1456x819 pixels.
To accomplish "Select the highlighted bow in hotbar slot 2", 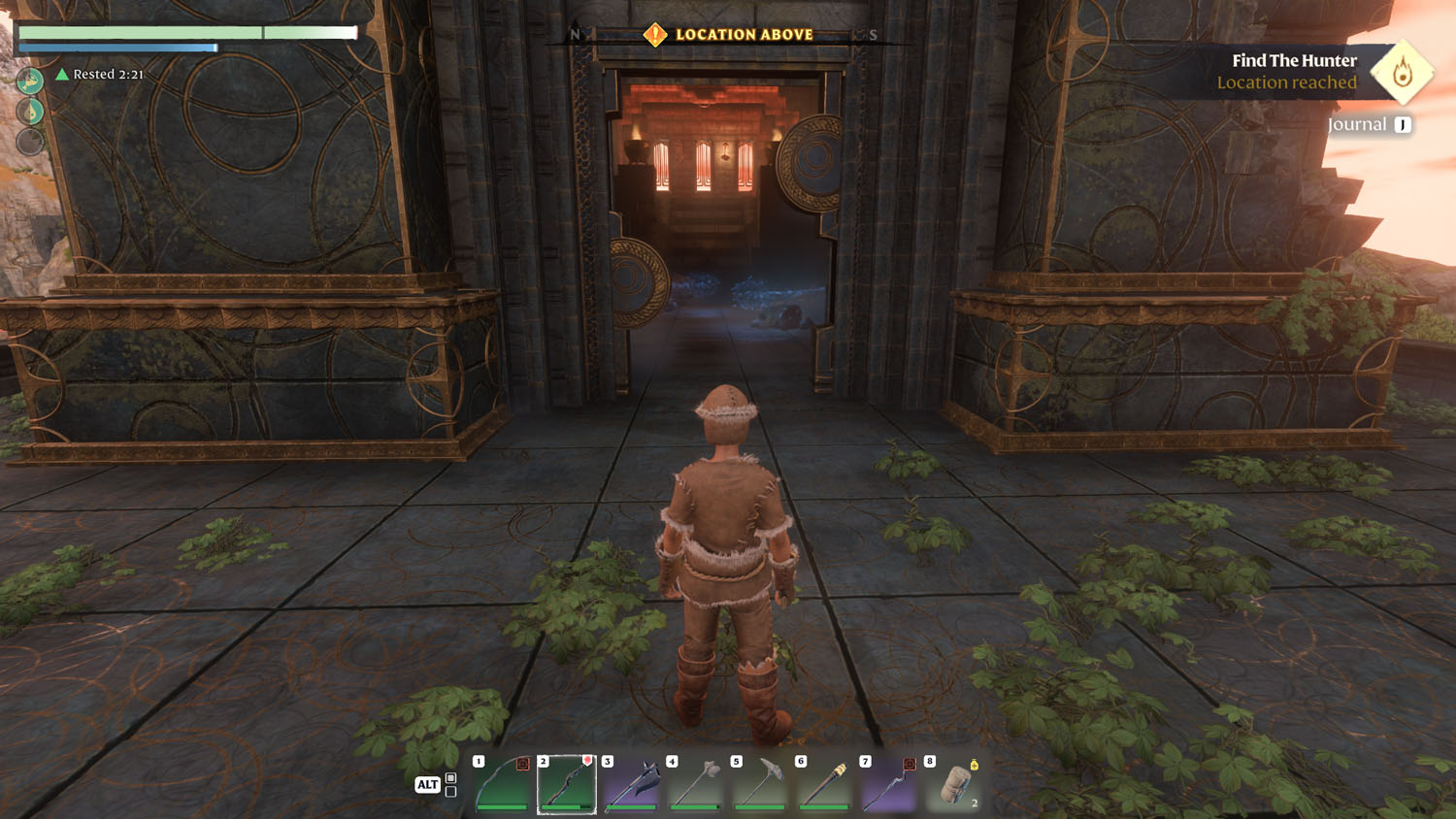I will 567,783.
